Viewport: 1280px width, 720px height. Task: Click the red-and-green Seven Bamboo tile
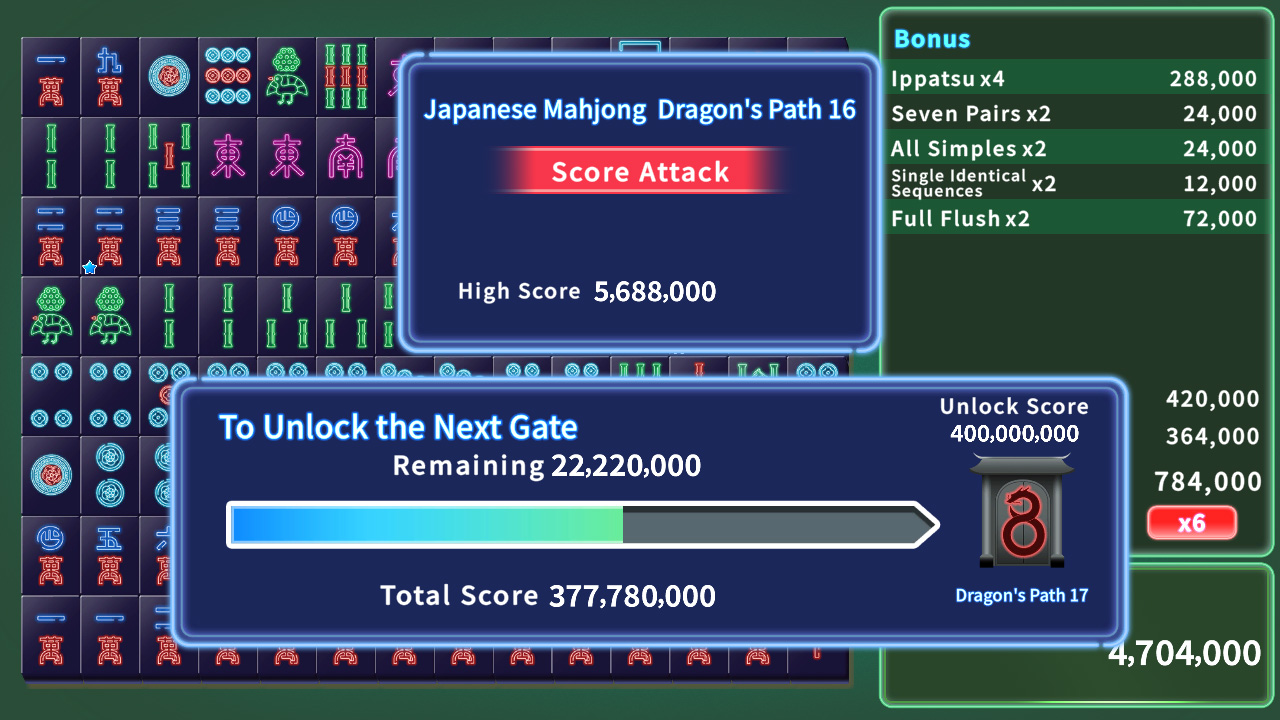coord(345,76)
